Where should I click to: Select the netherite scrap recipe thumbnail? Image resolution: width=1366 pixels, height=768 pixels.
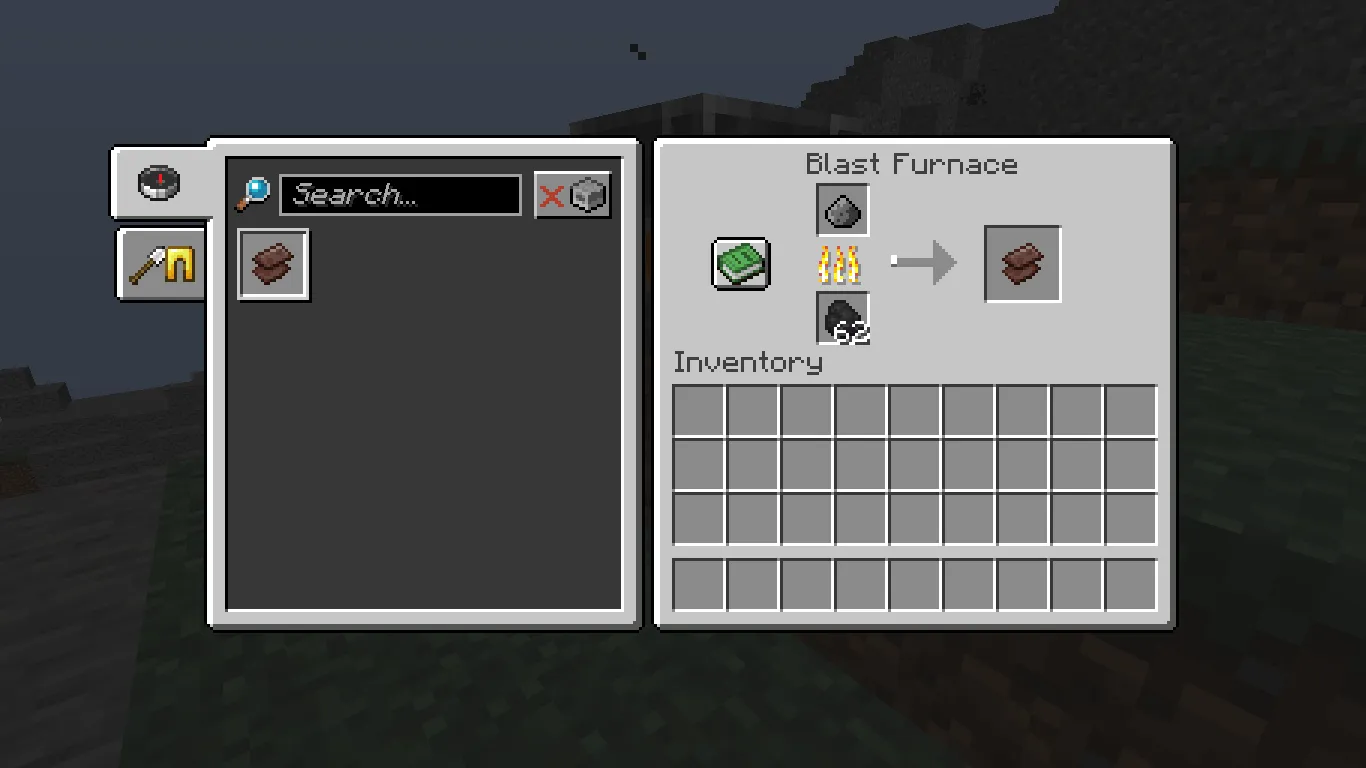click(x=272, y=264)
